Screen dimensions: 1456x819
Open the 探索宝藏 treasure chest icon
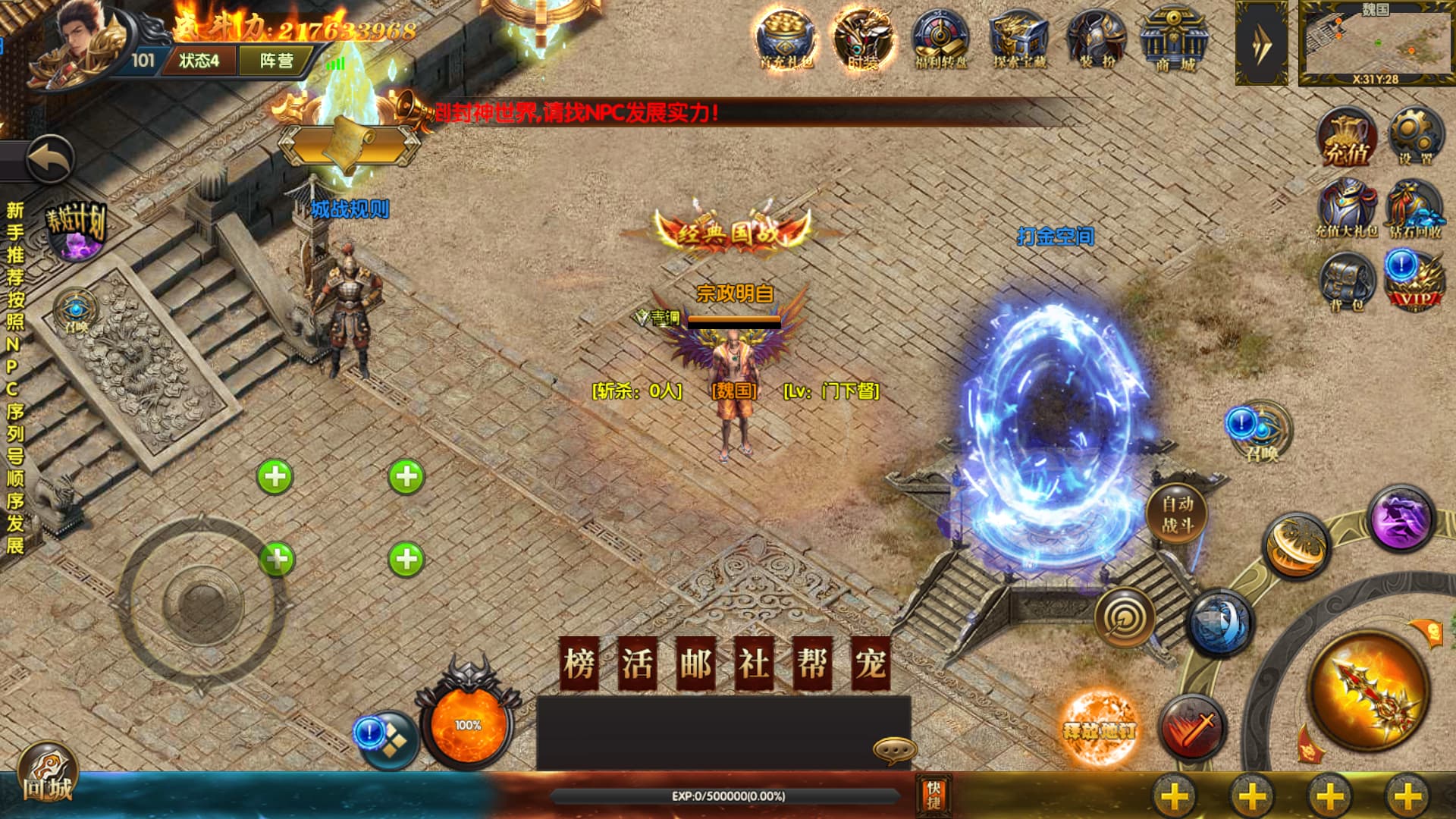coord(1019,39)
